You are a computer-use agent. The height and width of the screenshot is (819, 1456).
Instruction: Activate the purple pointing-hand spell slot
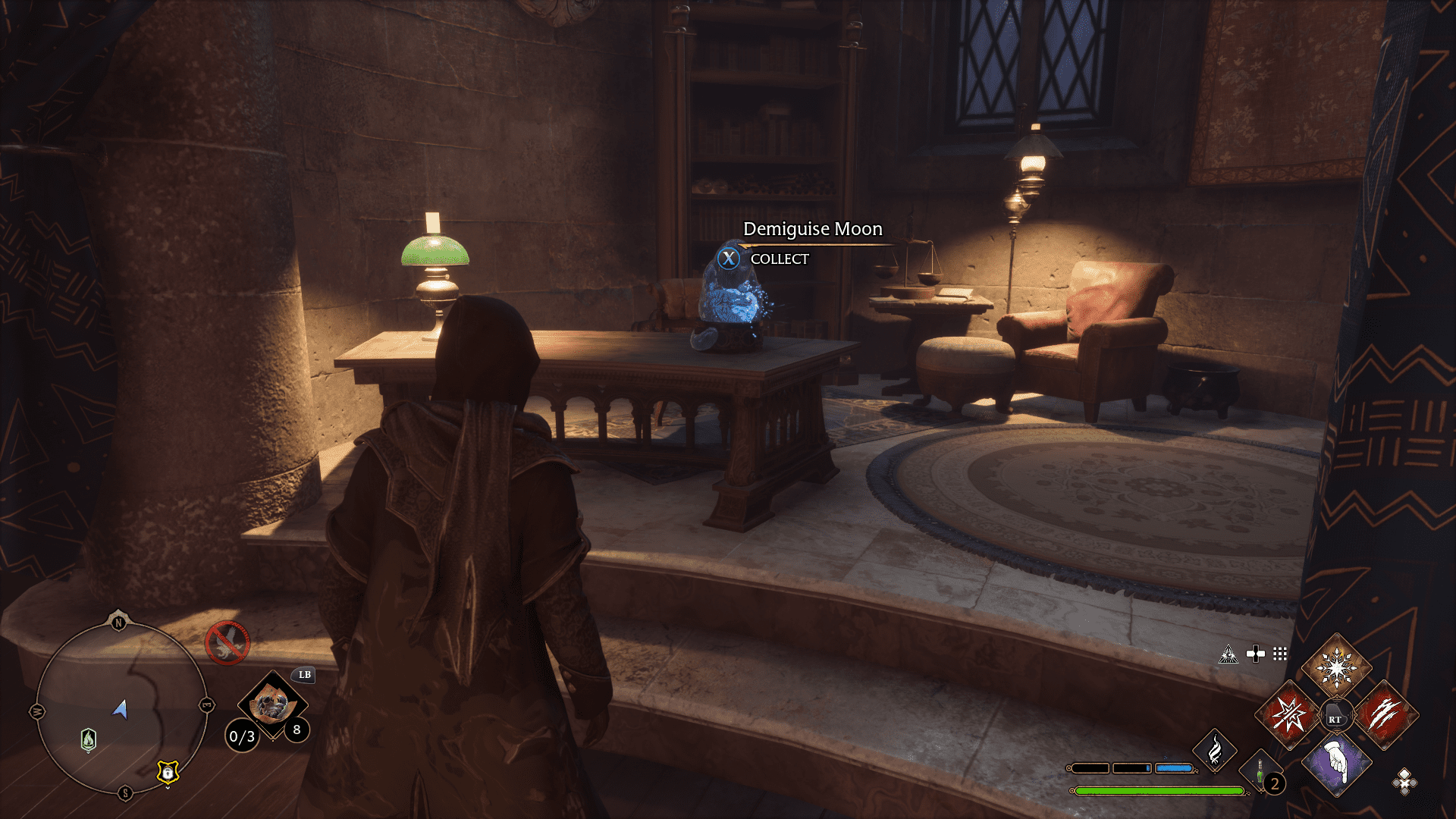(x=1336, y=762)
